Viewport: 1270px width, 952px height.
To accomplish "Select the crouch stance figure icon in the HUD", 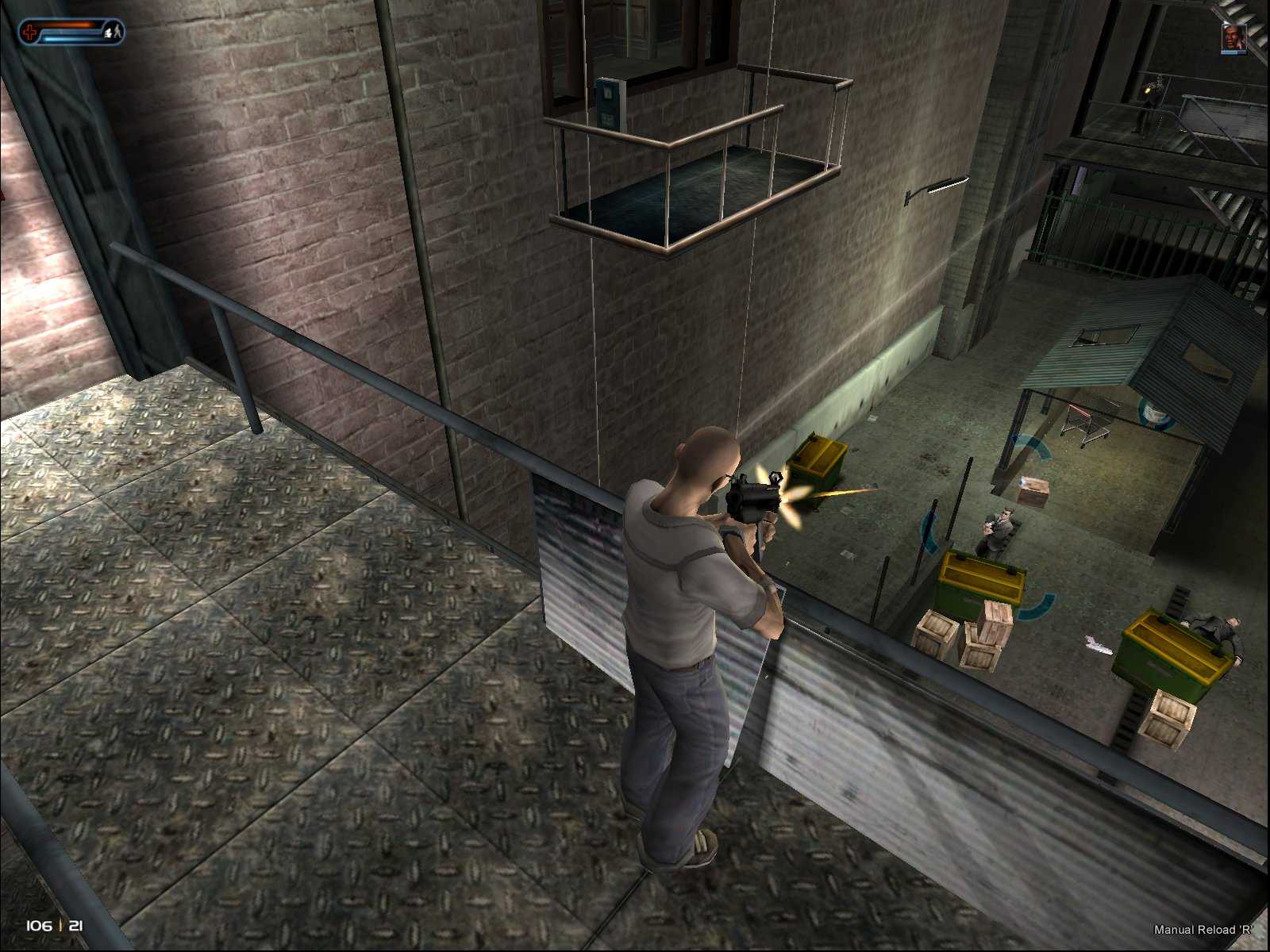I will point(109,34).
